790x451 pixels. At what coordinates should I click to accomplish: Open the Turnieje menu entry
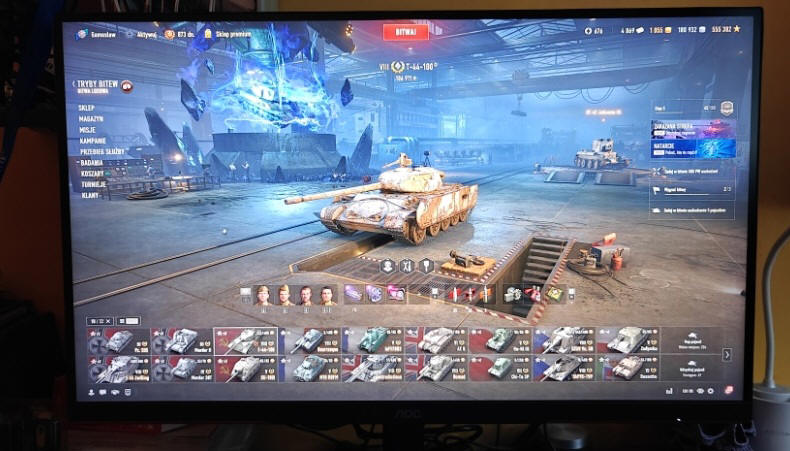tap(92, 183)
